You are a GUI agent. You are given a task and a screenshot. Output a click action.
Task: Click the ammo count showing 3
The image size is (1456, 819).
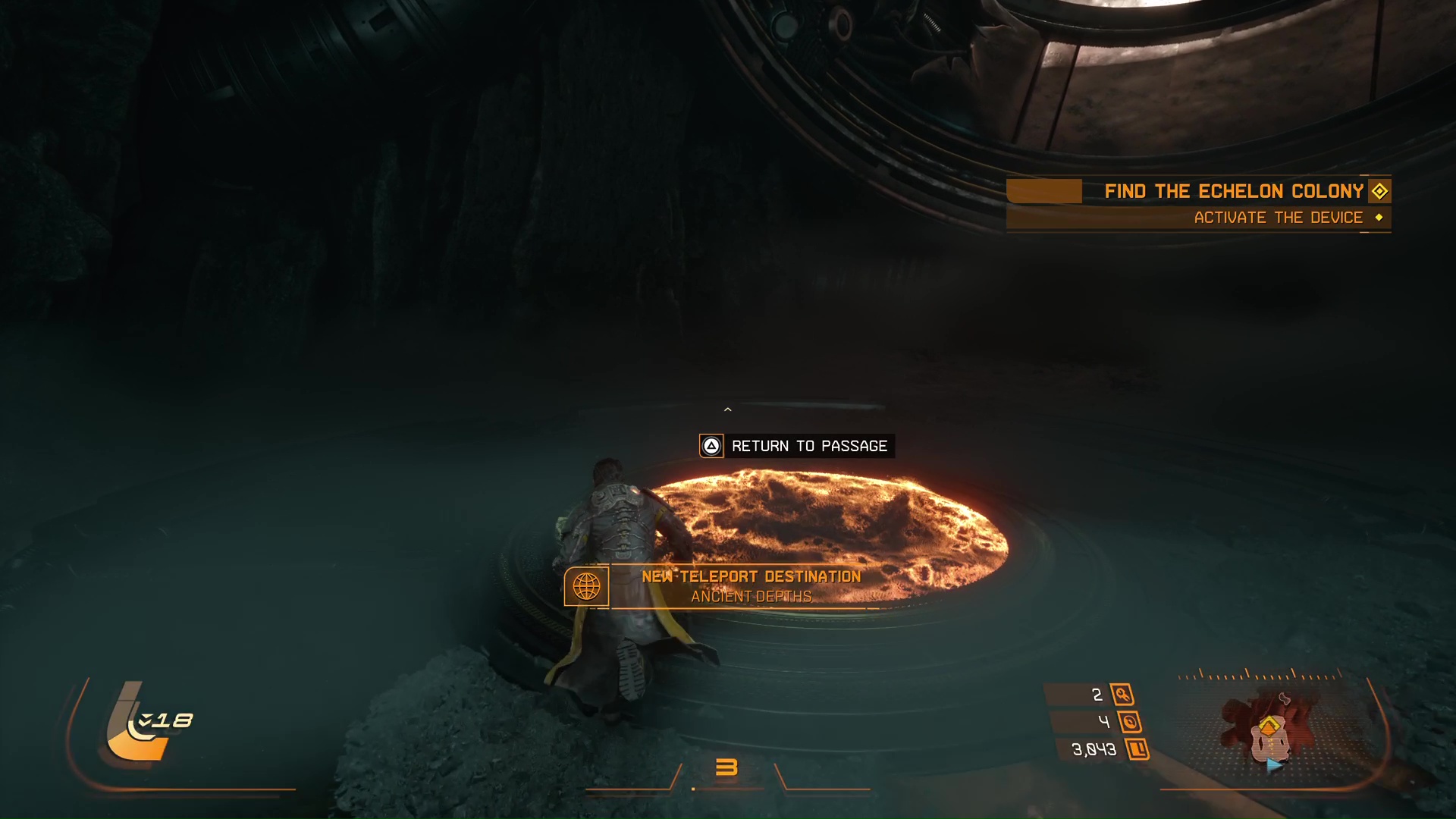pyautogui.click(x=728, y=767)
